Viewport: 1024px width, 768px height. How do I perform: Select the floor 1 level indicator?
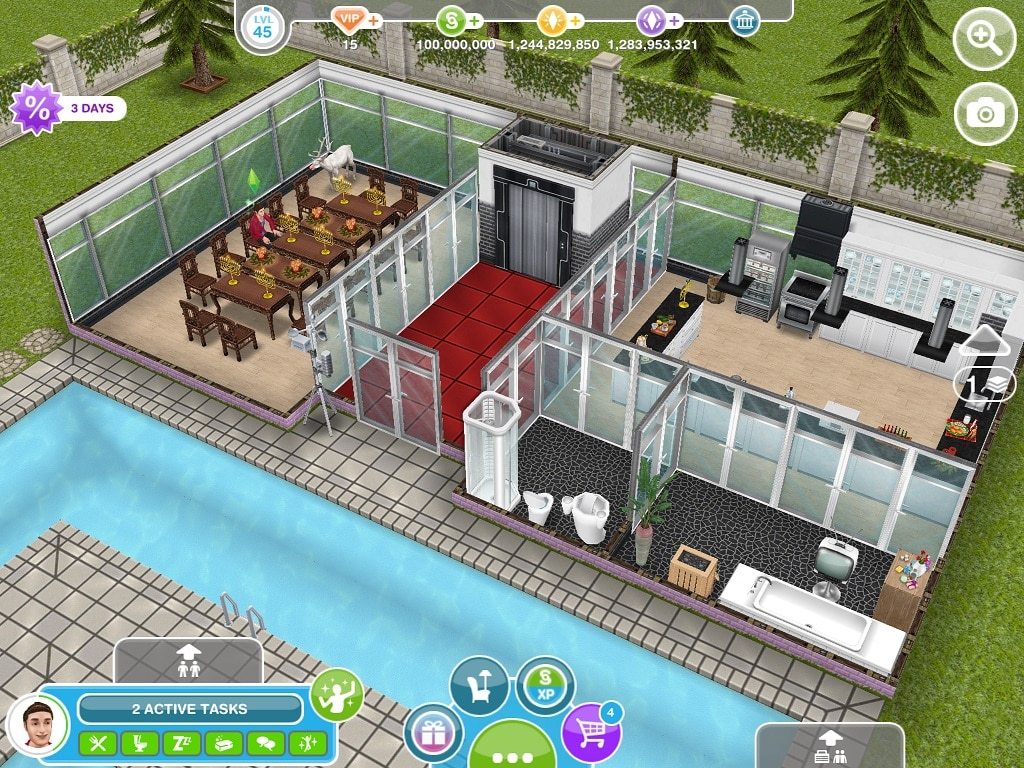(x=984, y=384)
